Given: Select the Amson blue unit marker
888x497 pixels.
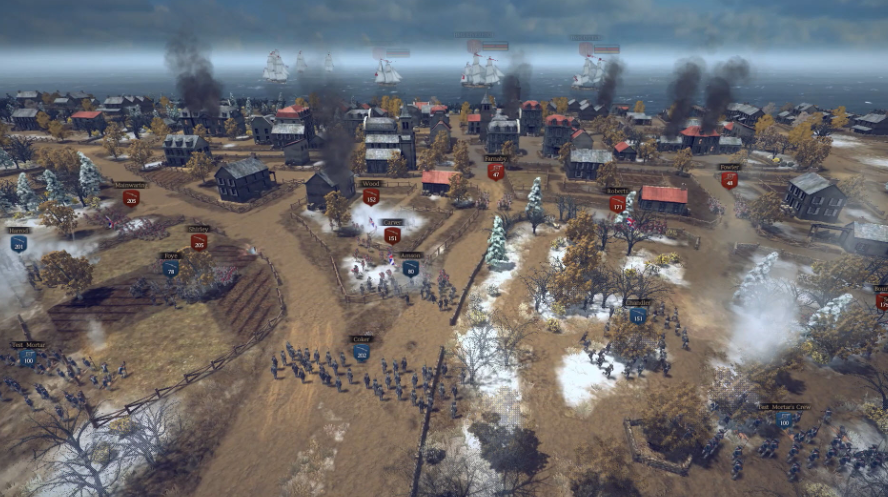Looking at the screenshot, I should [x=410, y=268].
